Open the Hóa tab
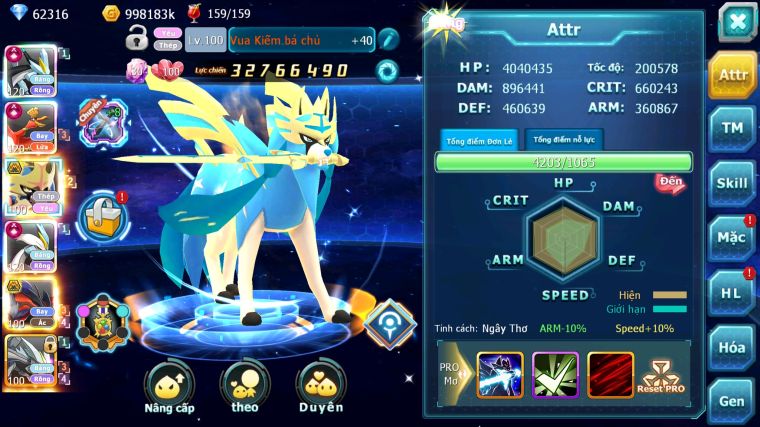The image size is (760, 427). click(x=732, y=347)
